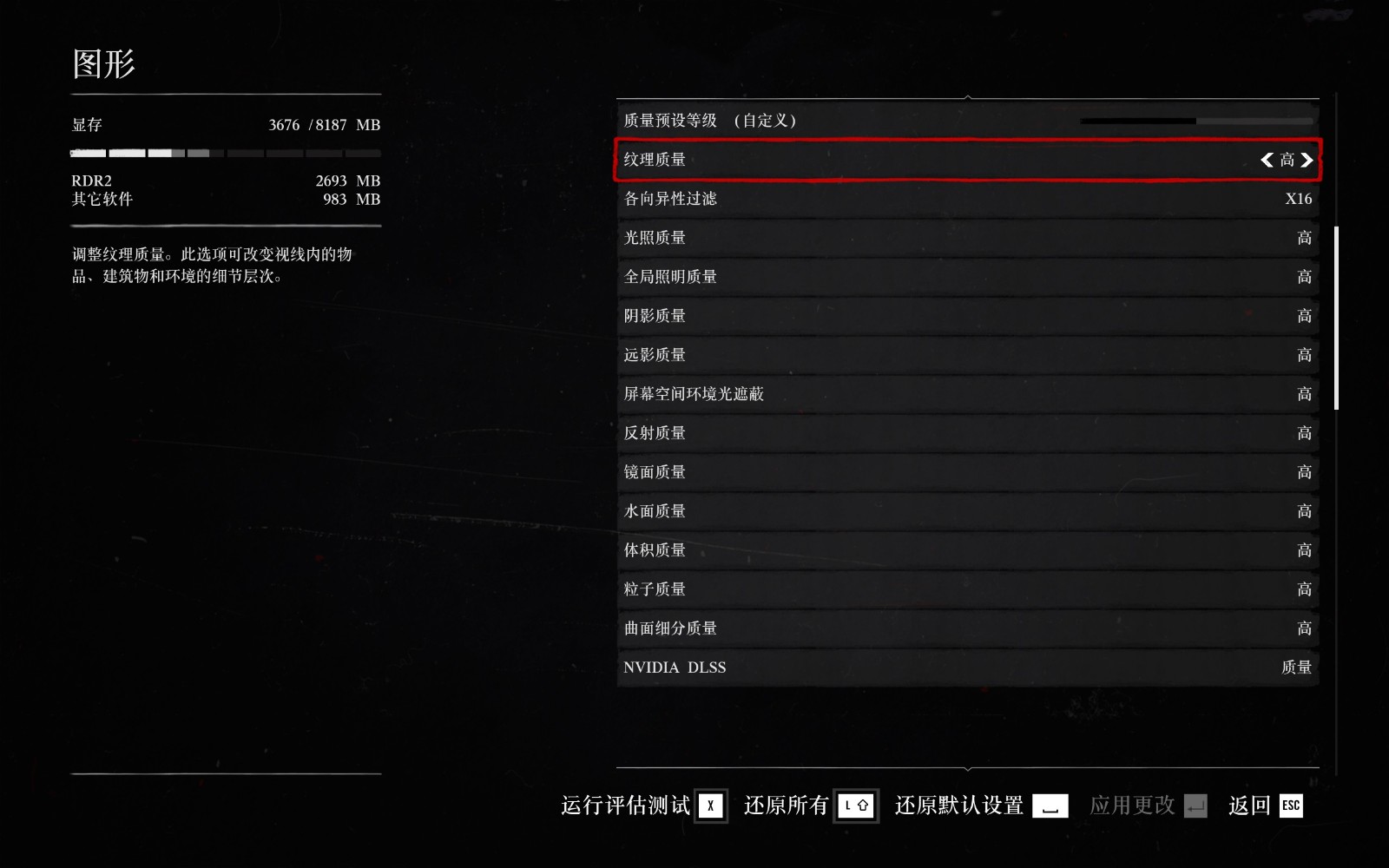Select the 各向异性过滤 settings entry
This screenshot has height=868, width=1389.
pyautogui.click(x=966, y=199)
